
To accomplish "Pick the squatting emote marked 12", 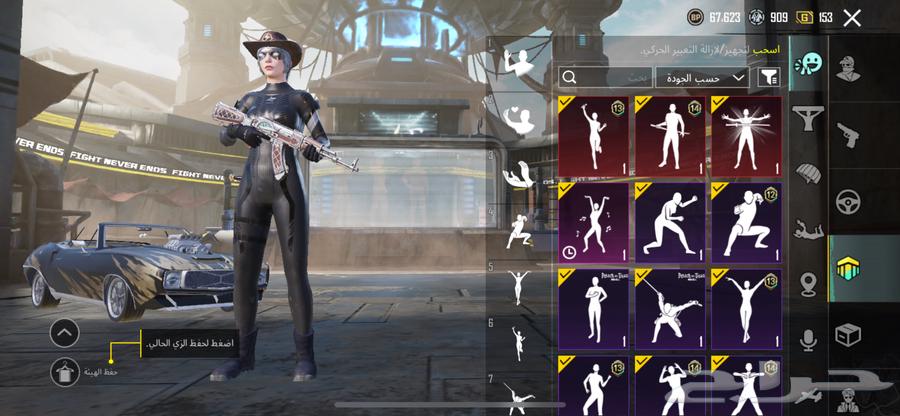I will 747,220.
